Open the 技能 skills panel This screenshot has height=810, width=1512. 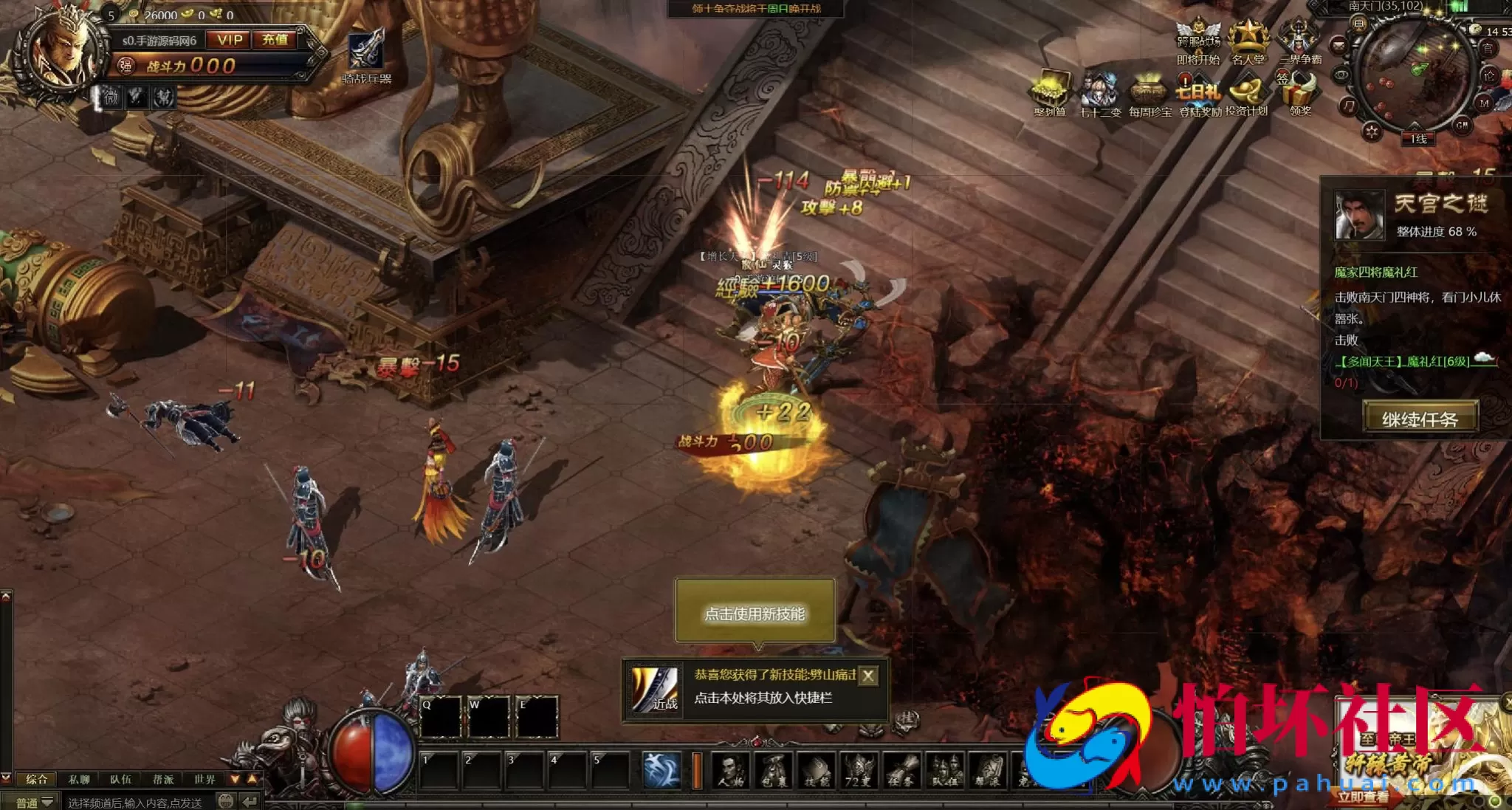tap(817, 771)
